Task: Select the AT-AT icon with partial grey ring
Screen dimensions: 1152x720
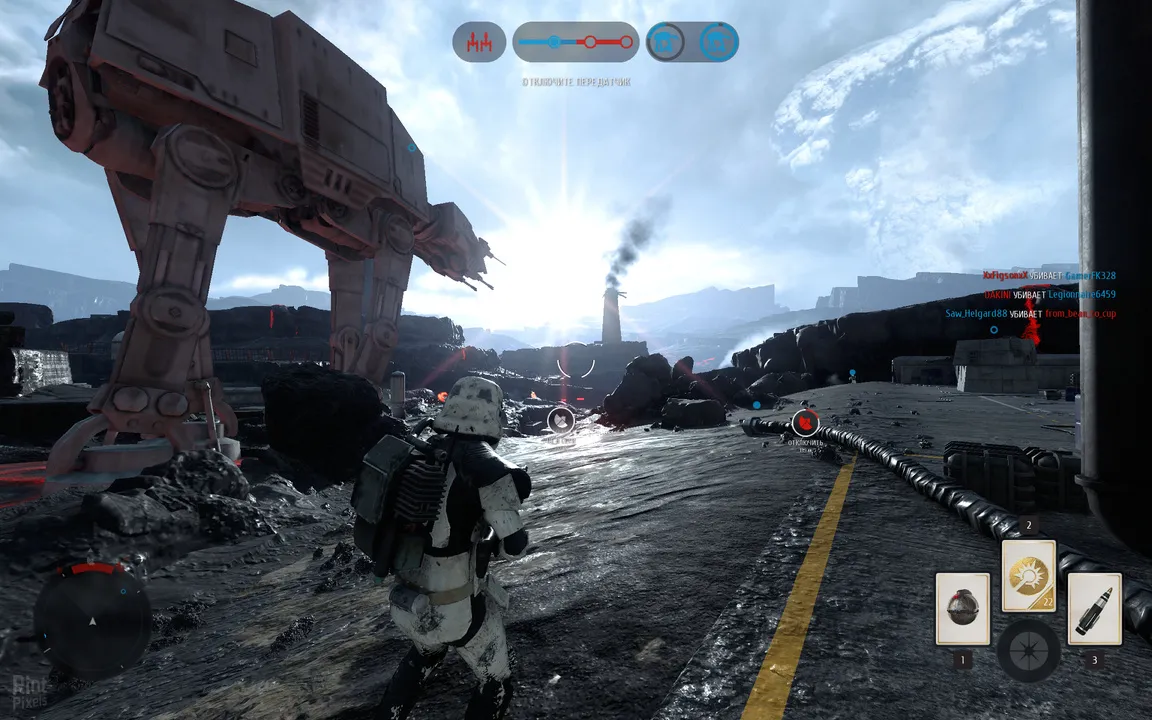Action: [665, 42]
